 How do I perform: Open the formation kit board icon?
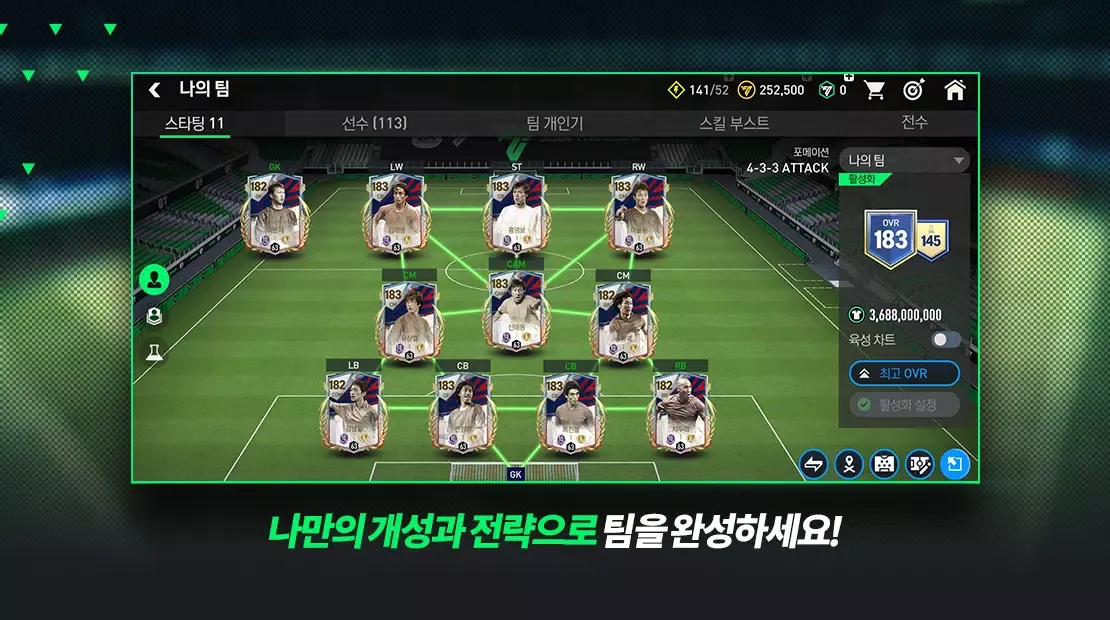884,464
